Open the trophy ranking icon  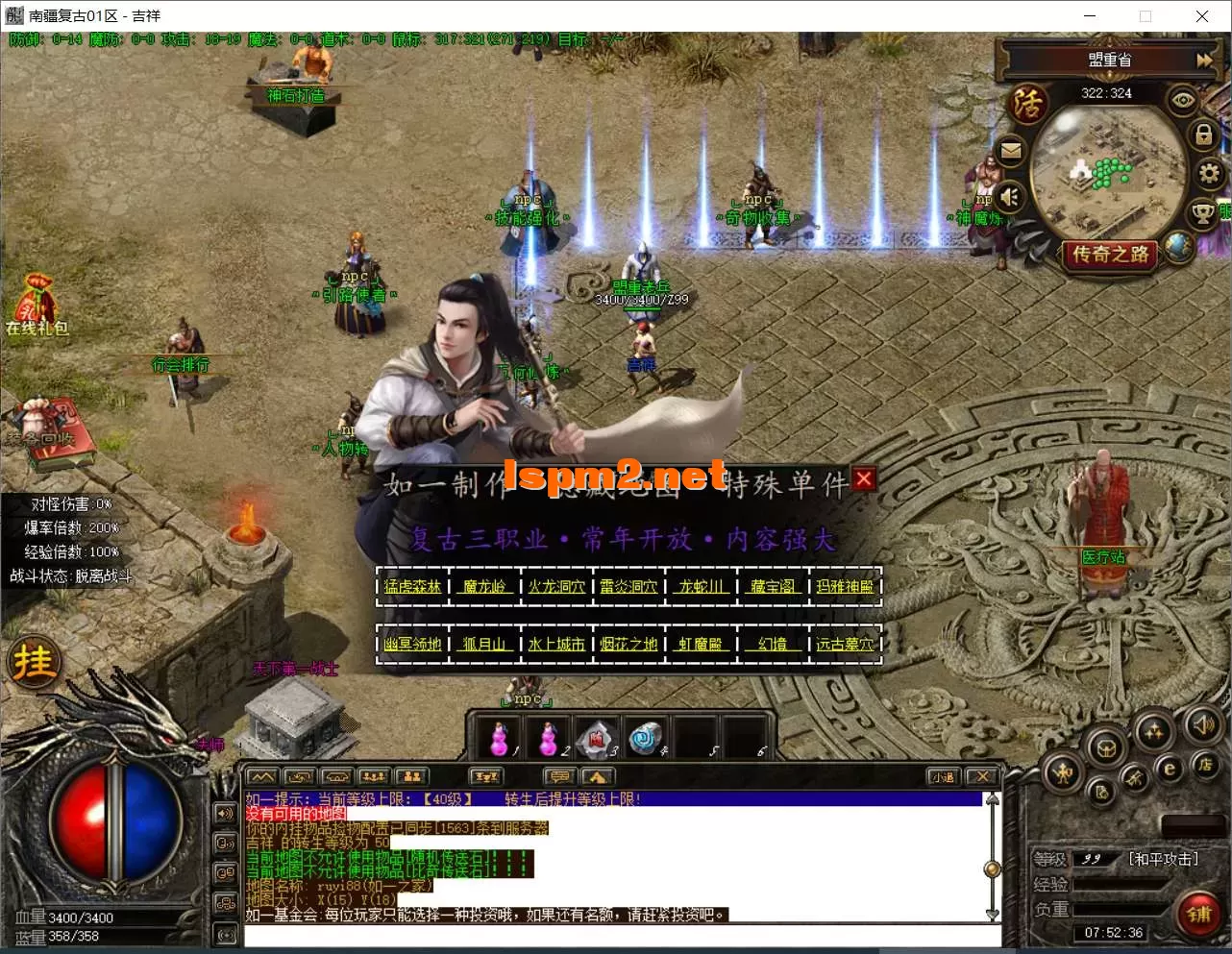[1202, 212]
